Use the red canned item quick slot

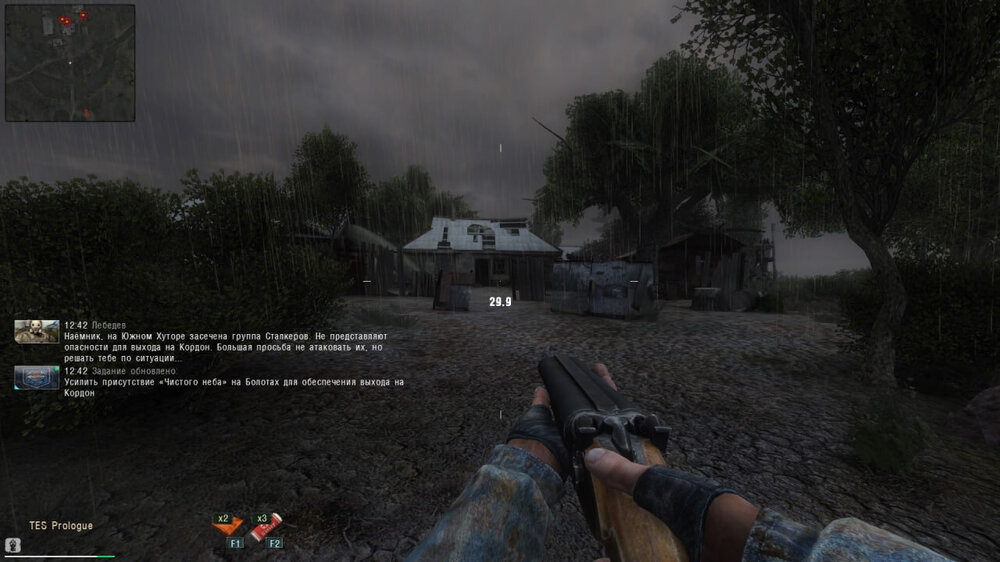click(267, 525)
